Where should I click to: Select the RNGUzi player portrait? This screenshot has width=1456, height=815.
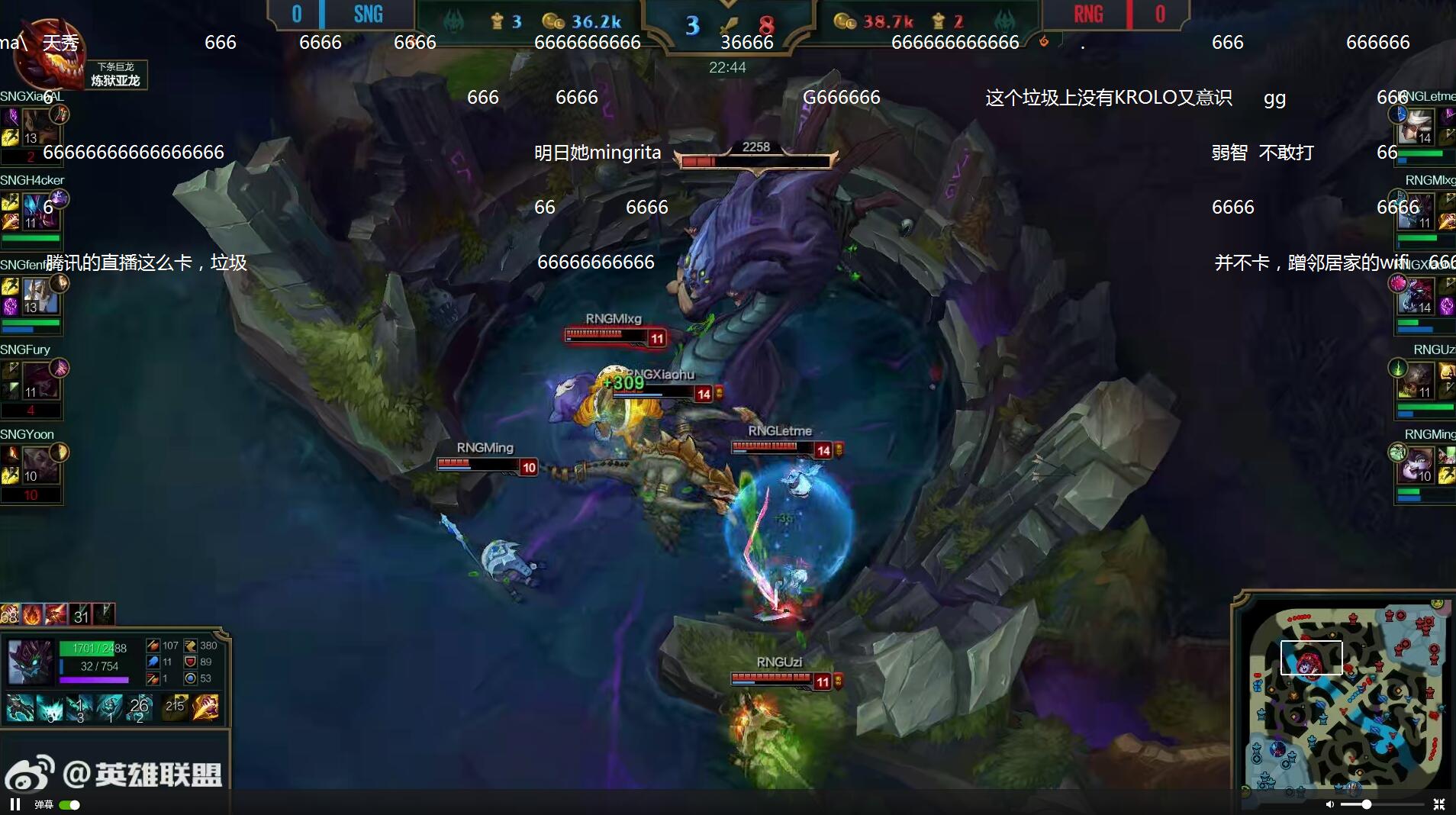pos(1419,380)
